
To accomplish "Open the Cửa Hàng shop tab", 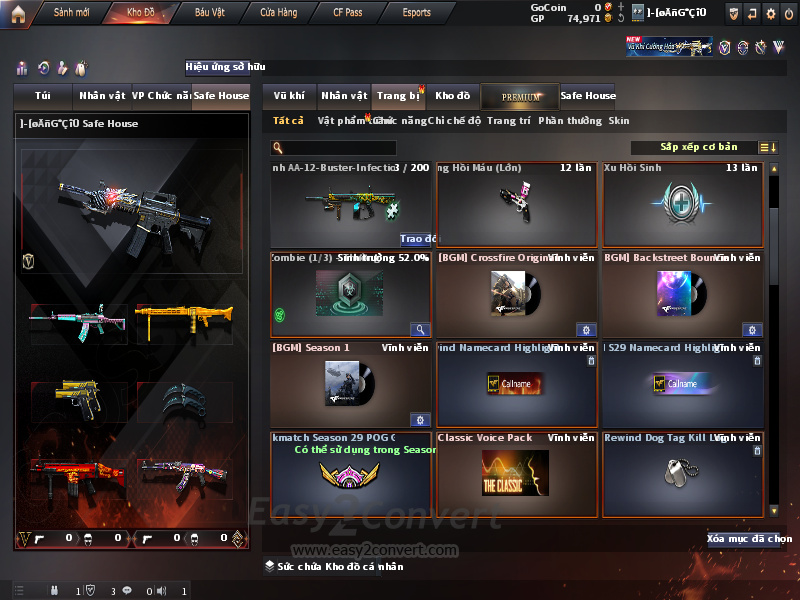I will 279,13.
